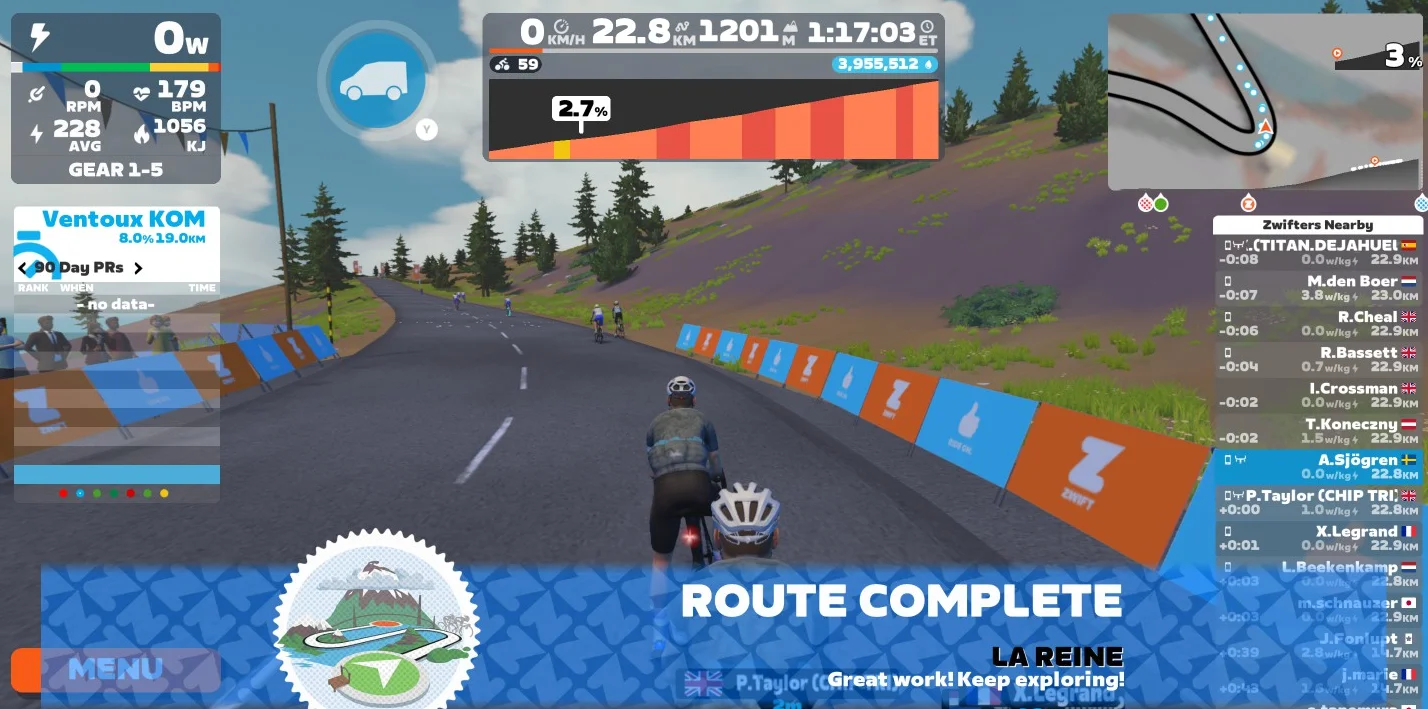Select M.den Boer in Zwifters Nearby
The image size is (1428, 709).
pyautogui.click(x=1318, y=288)
